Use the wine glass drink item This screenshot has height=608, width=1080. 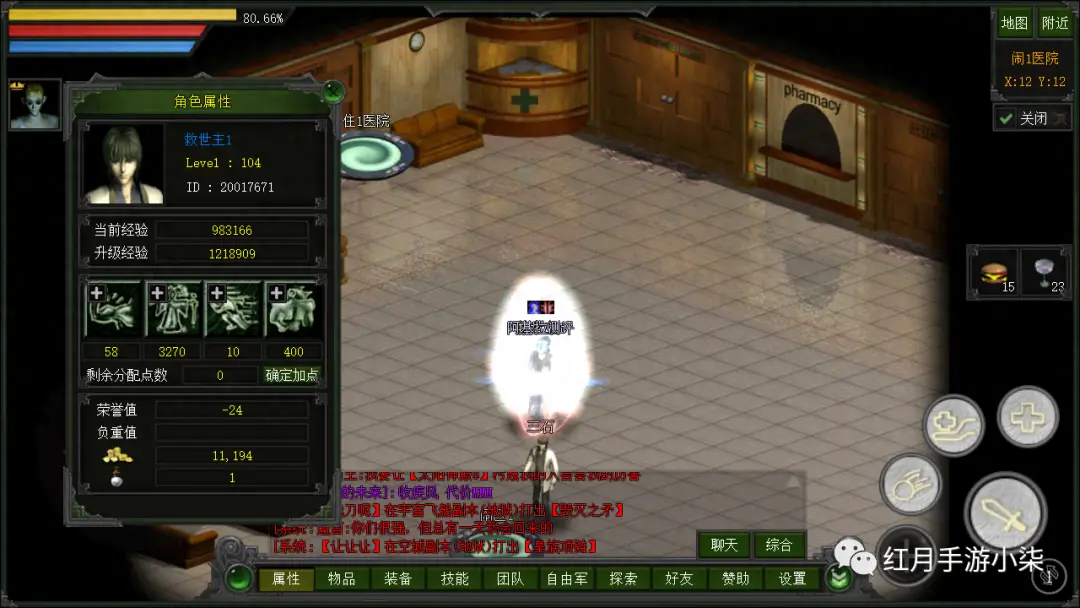click(1045, 273)
